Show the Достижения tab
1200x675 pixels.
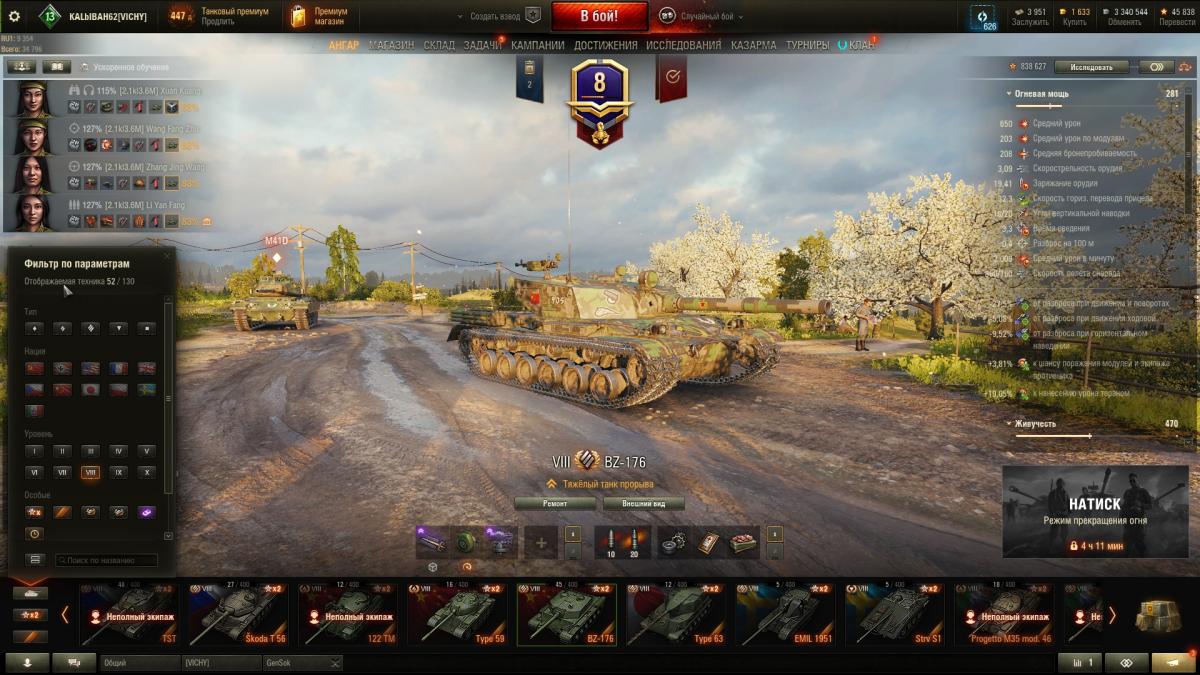606,45
